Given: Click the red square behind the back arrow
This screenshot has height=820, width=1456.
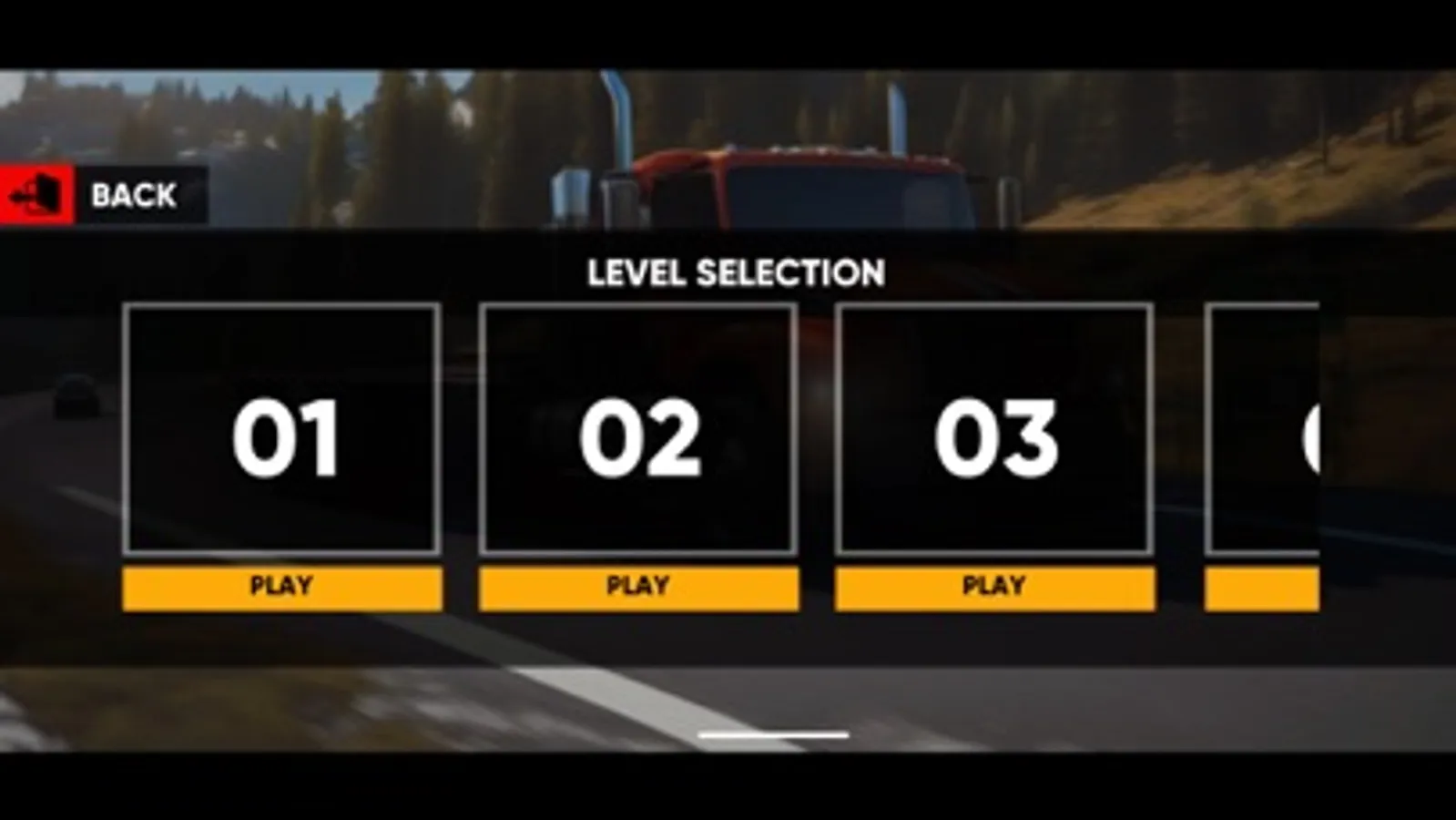Looking at the screenshot, I should pos(34,194).
